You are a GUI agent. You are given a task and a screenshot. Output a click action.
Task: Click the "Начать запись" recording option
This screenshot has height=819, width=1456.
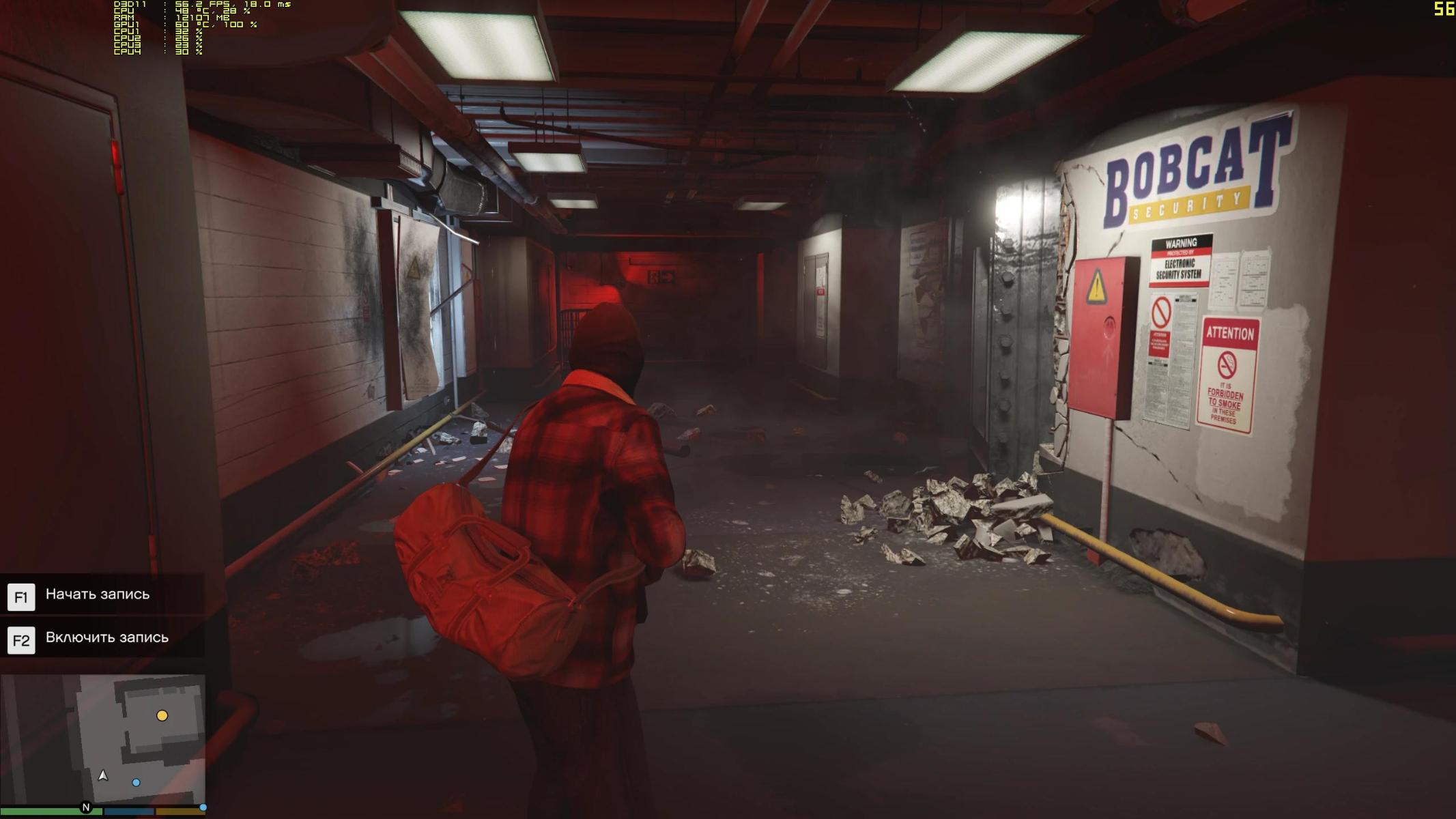tap(98, 594)
